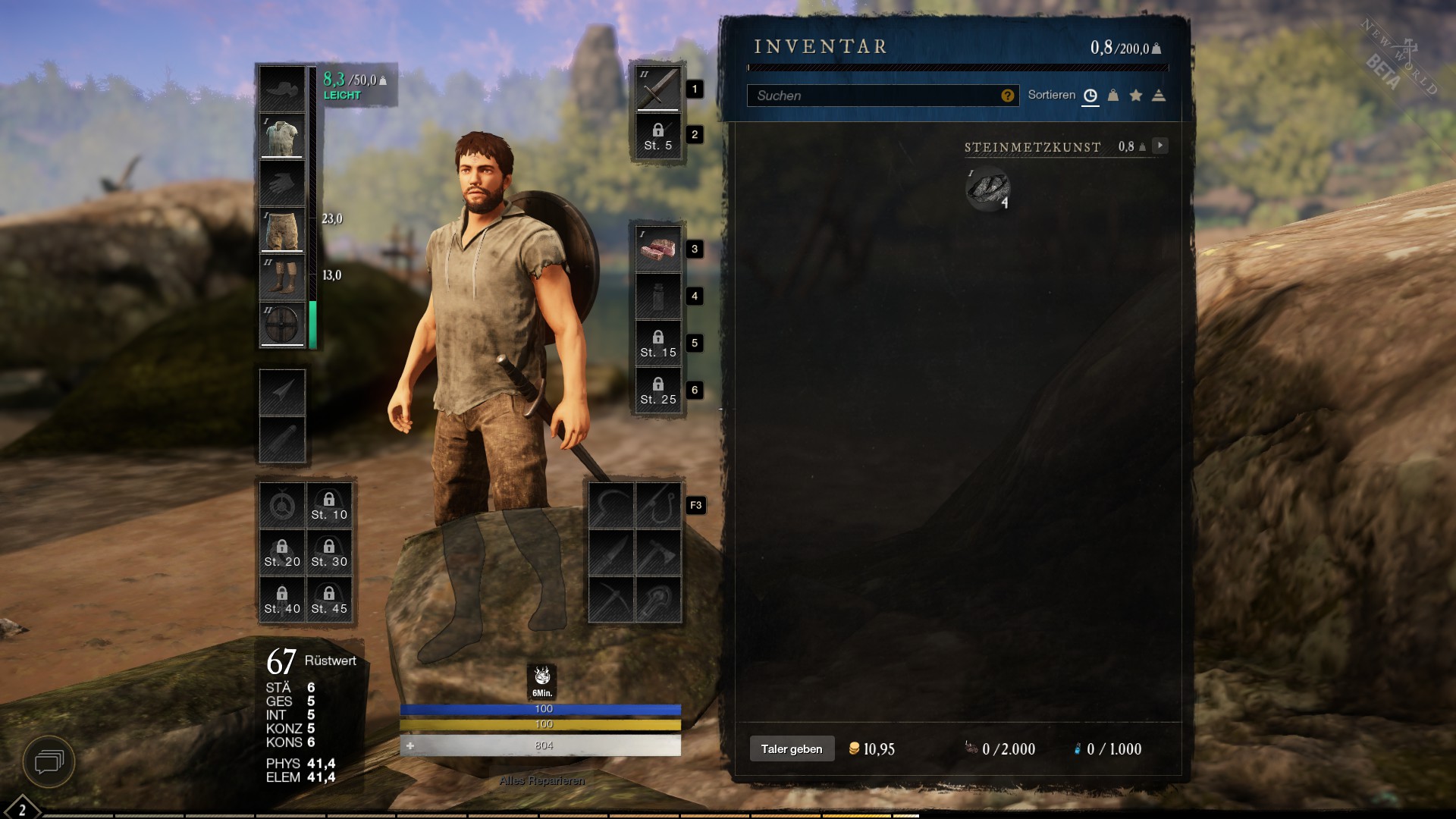Viewport: 1456px width, 819px height.
Task: Sort inventory by tier triangle icon
Action: click(1159, 96)
